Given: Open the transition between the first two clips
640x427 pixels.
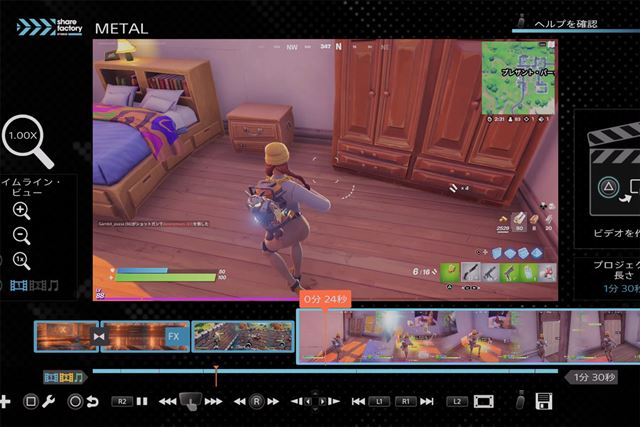Looking at the screenshot, I should pos(98,337).
